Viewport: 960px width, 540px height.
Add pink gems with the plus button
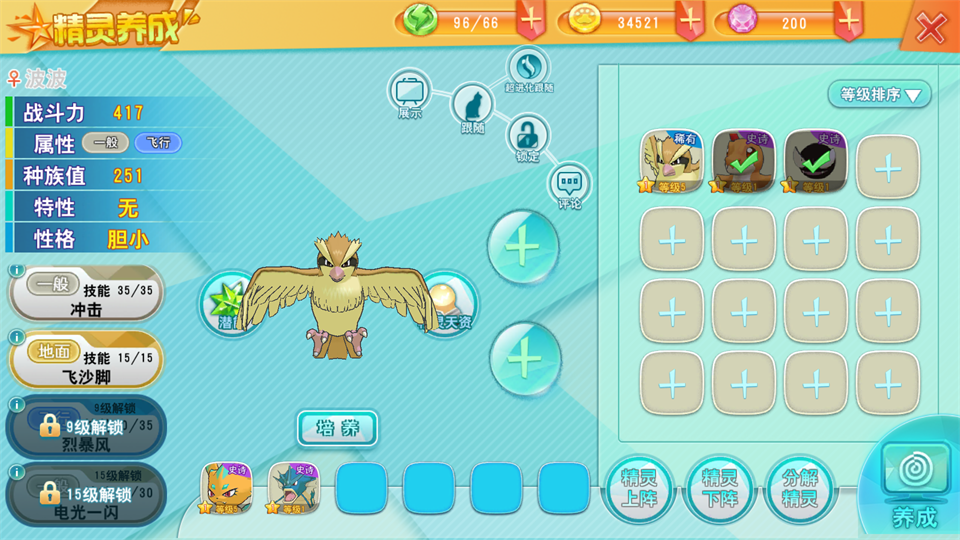tap(849, 20)
